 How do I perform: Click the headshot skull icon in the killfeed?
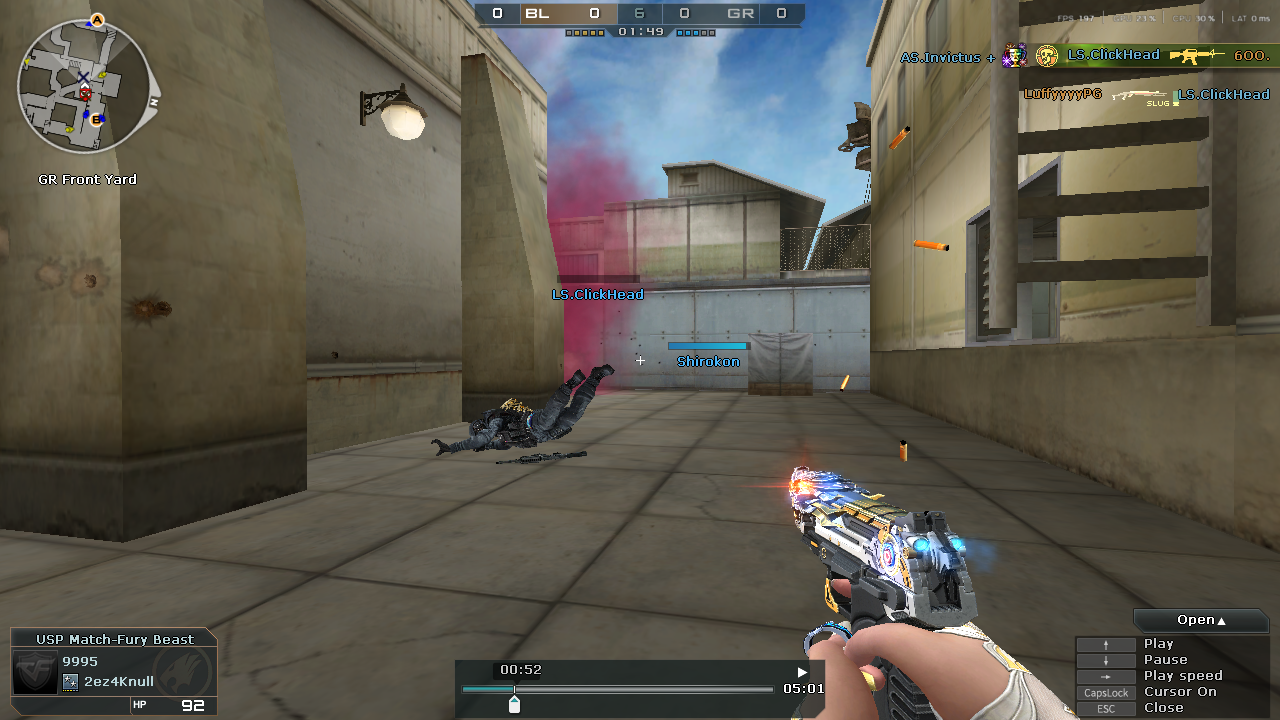pos(1046,57)
